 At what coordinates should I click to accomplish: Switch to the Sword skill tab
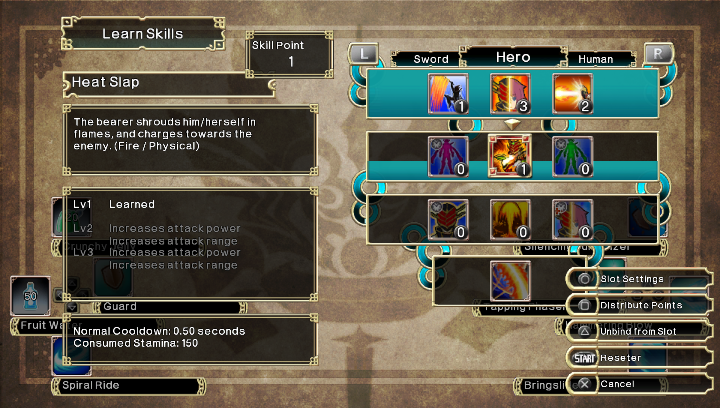pos(431,59)
